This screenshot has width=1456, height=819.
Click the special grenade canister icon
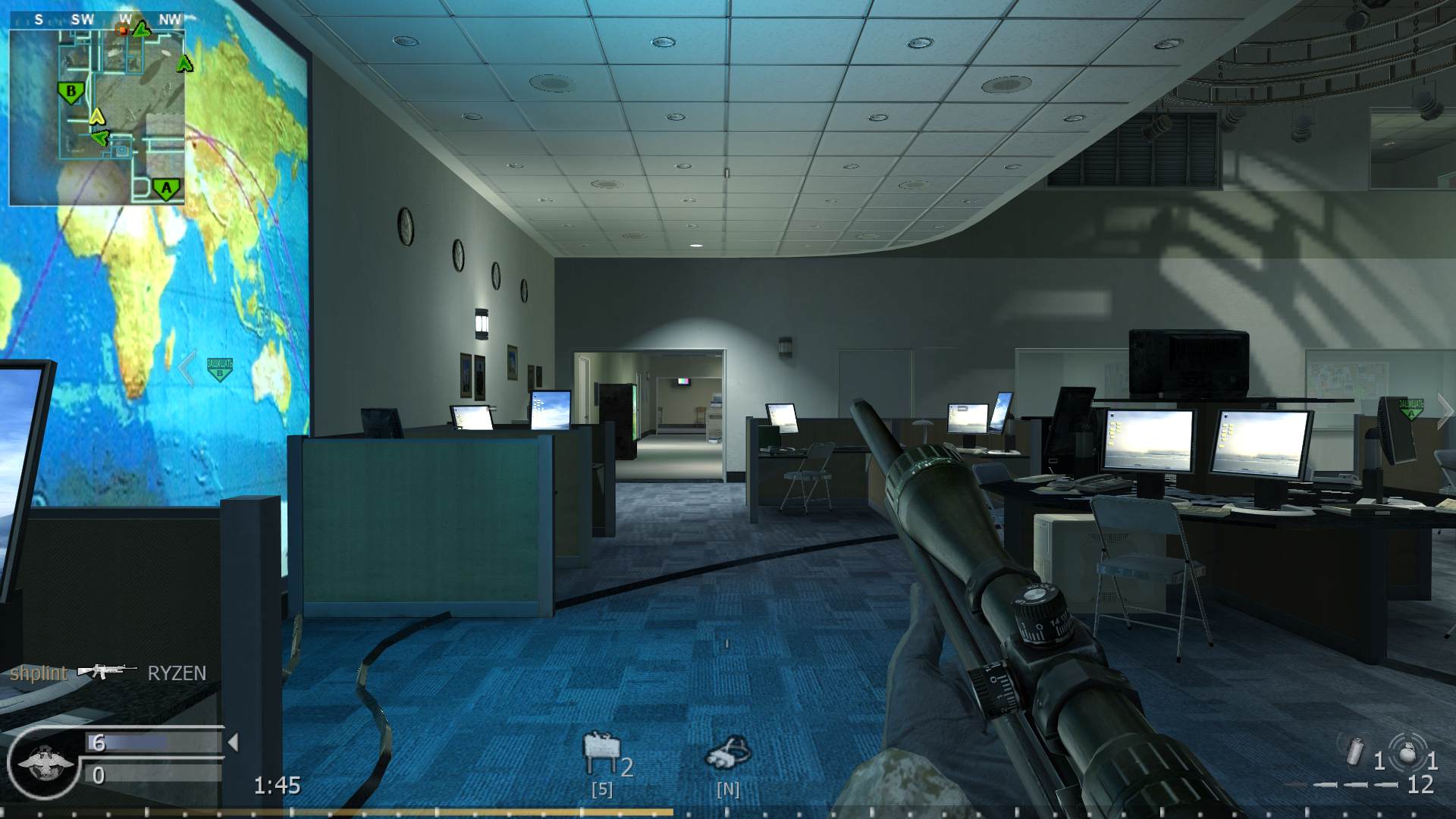tap(1354, 754)
